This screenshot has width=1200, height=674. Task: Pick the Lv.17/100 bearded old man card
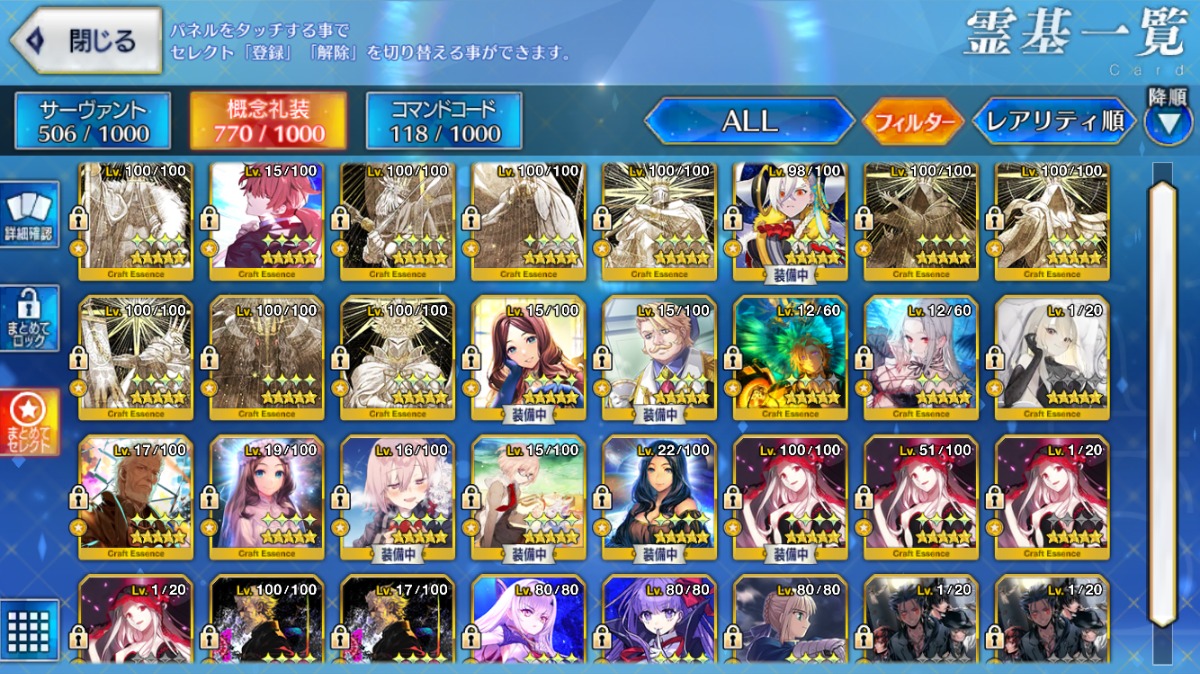pyautogui.click(x=135, y=498)
